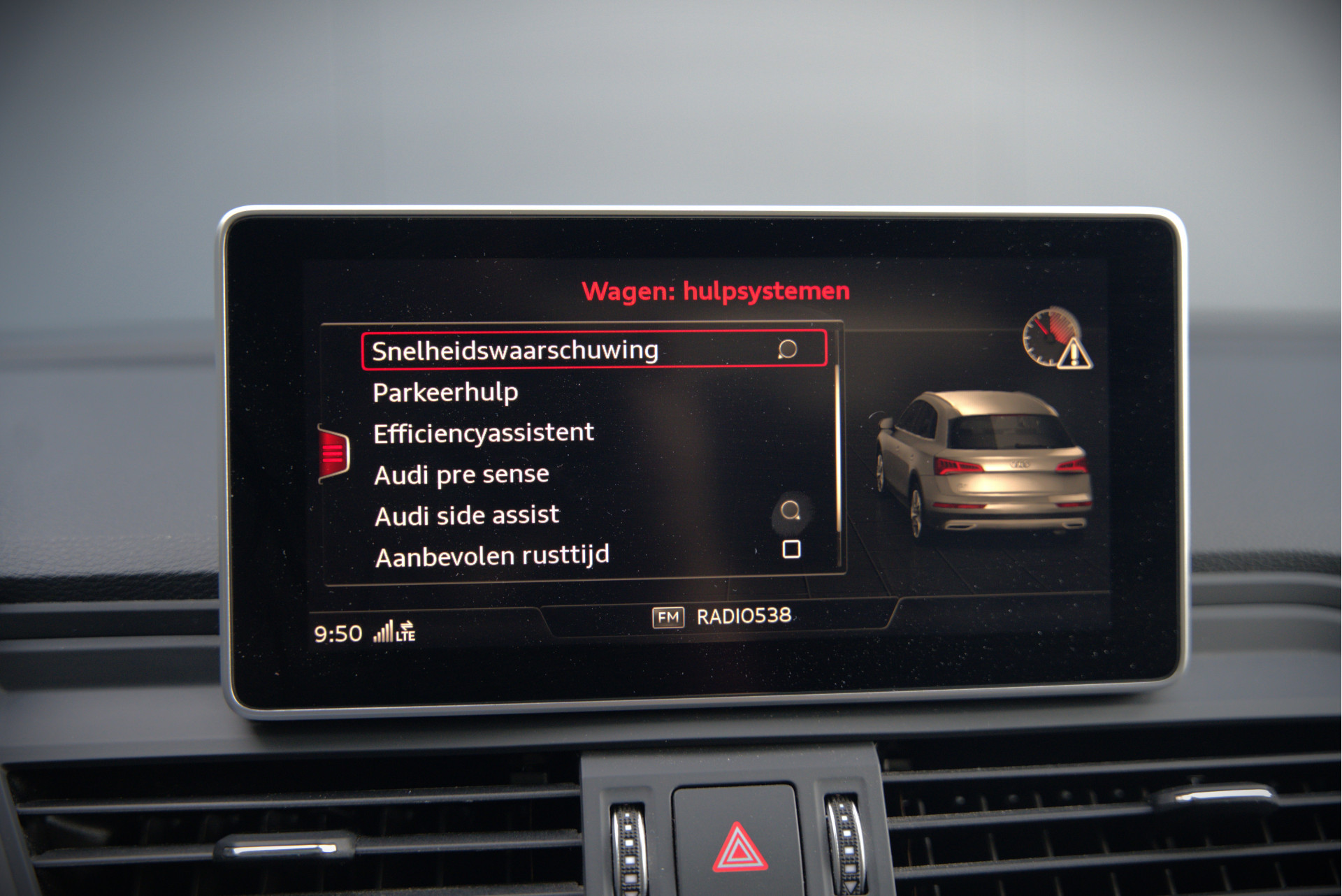
Task: Show the FM RADIO538 station bar
Action: (721, 616)
